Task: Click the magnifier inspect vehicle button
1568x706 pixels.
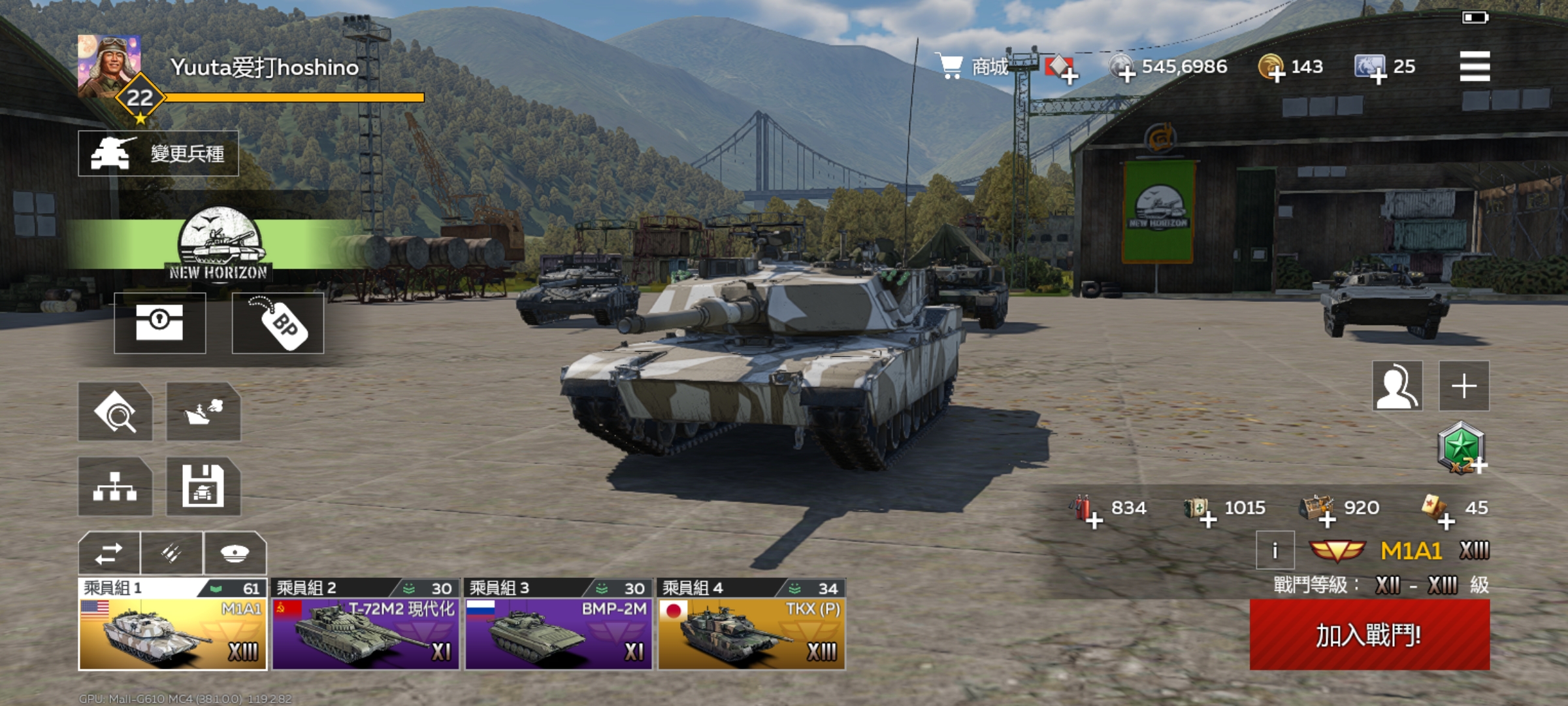Action: click(115, 412)
